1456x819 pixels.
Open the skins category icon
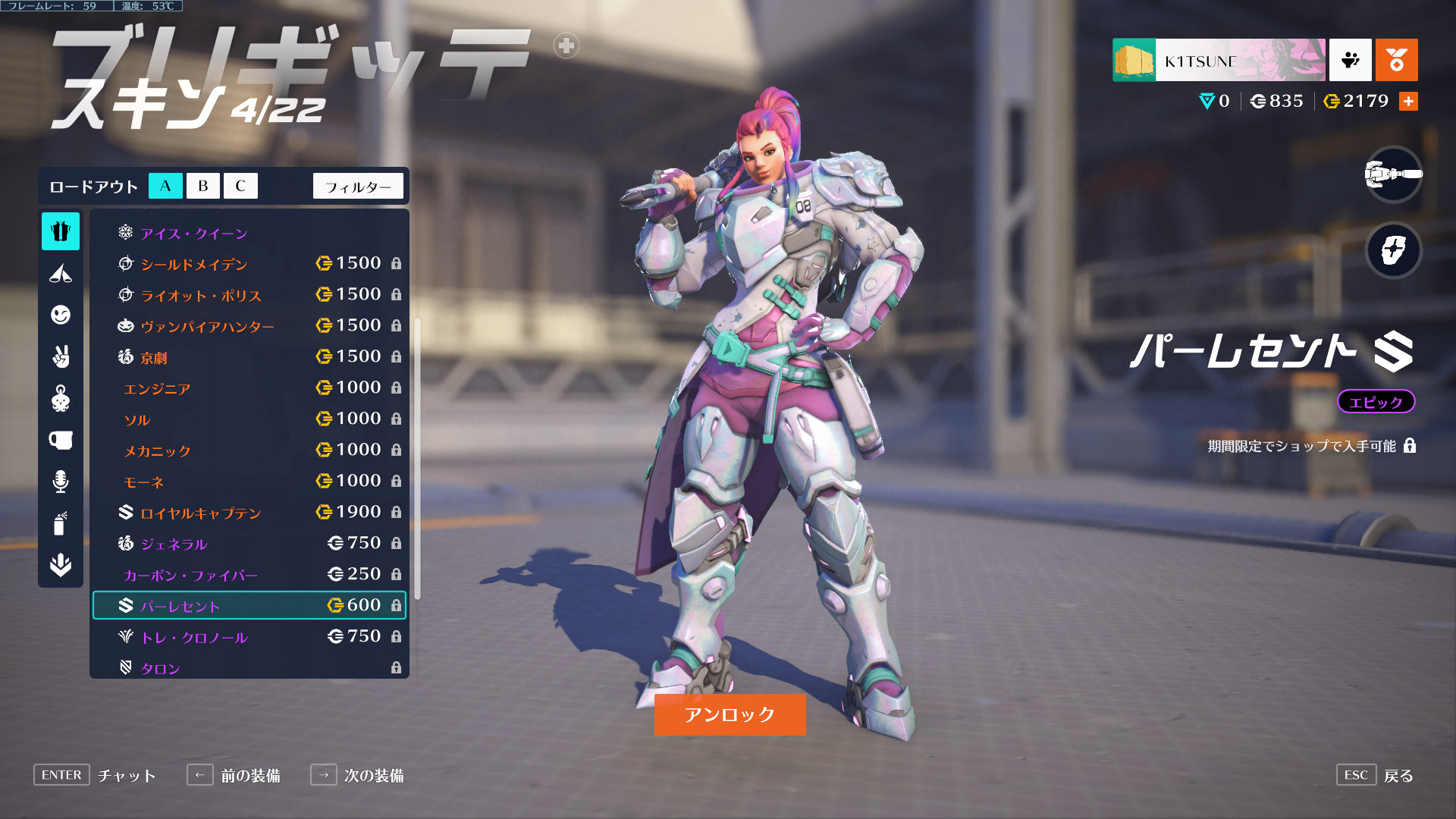coord(61,231)
